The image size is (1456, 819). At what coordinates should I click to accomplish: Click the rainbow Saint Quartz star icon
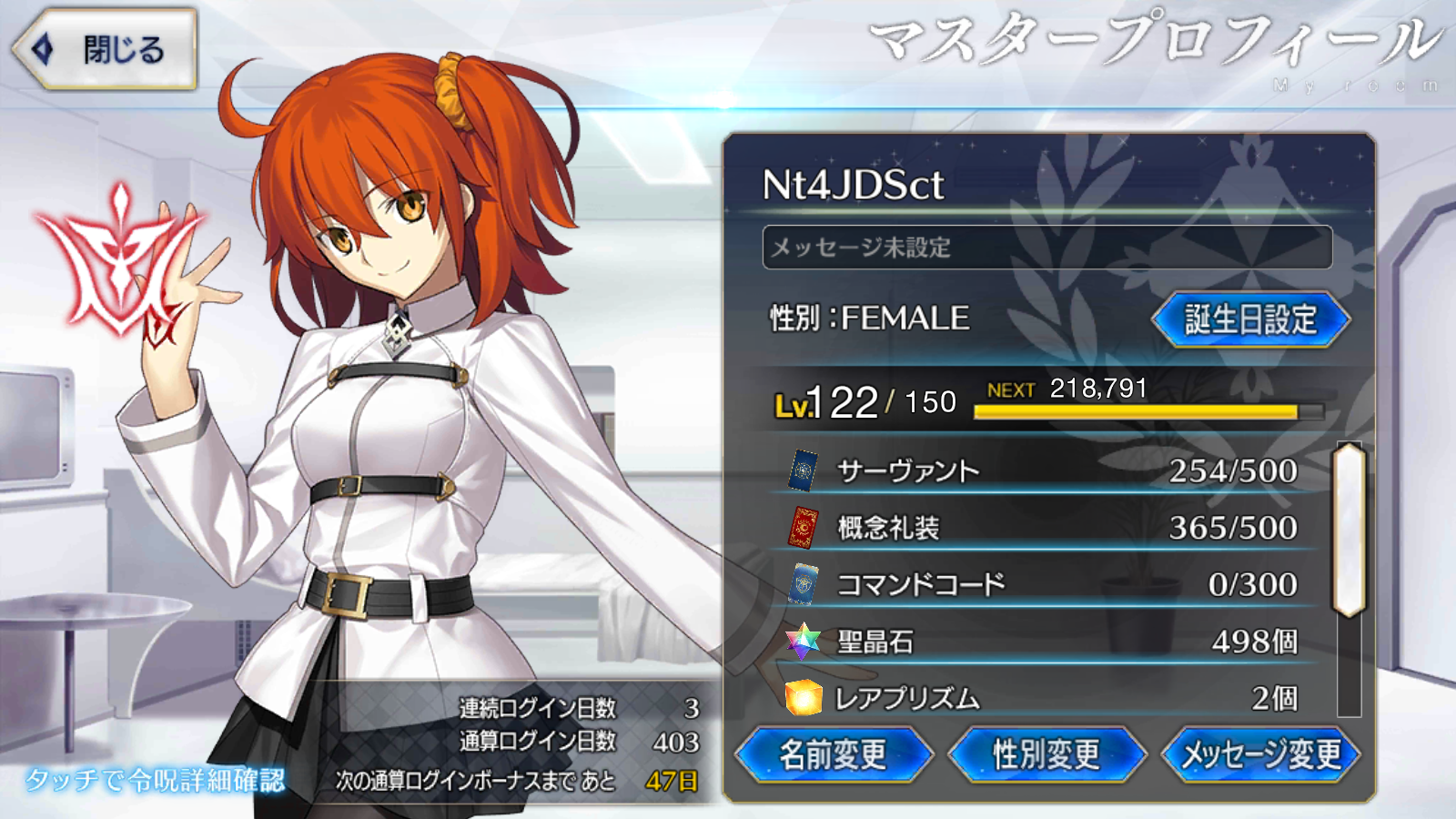pos(804,641)
